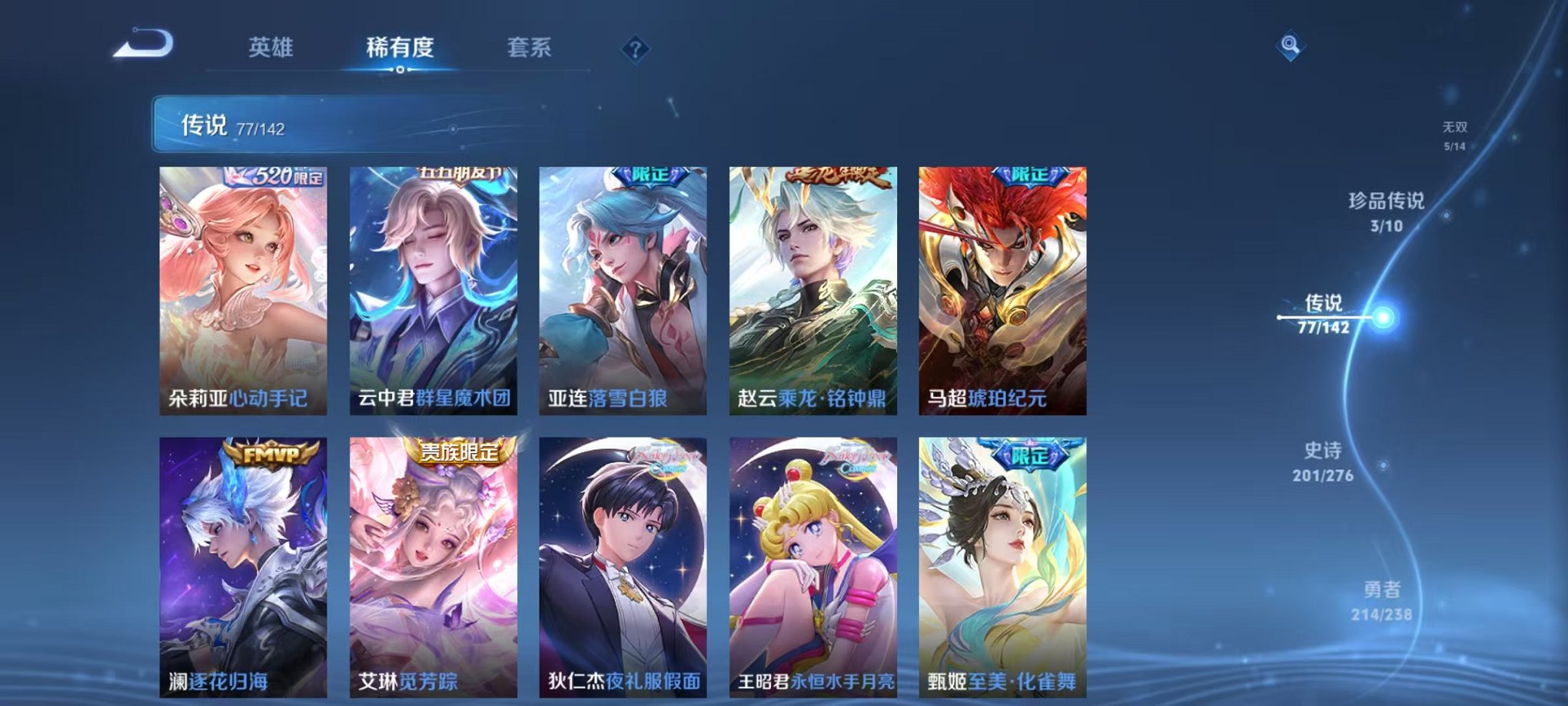Select the 稀有度 tab
Screen dimensions: 1568x706
(x=399, y=48)
